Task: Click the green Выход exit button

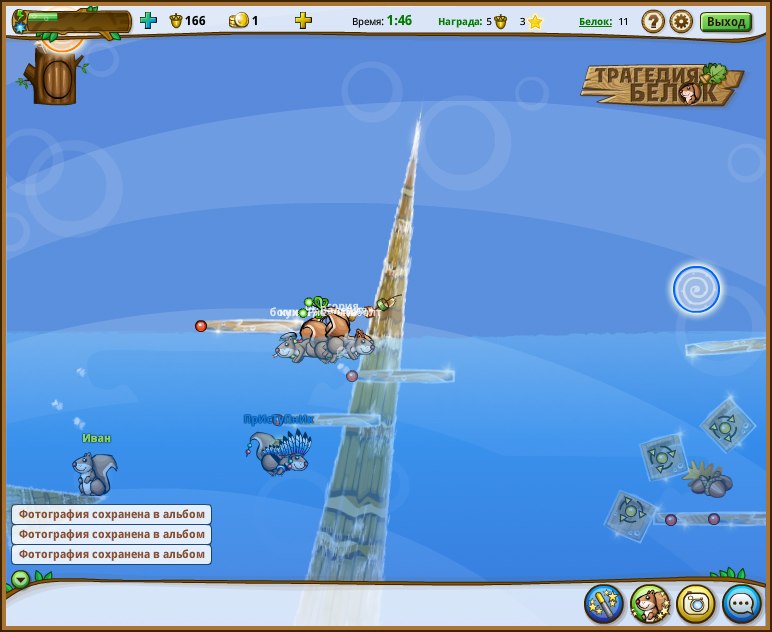Action: [725, 21]
